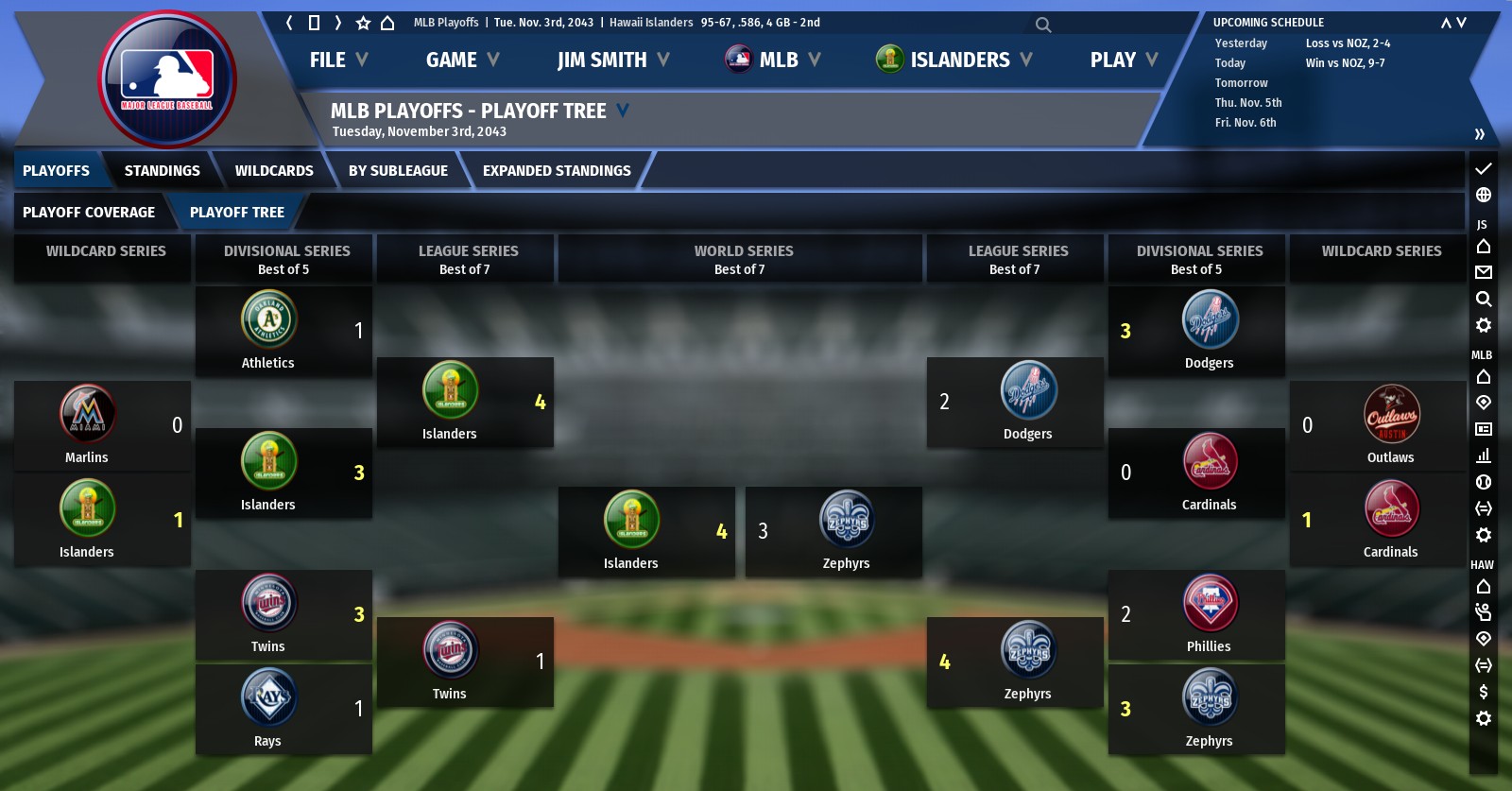
Task: Click the search magnifier in top bar
Action: [1042, 25]
